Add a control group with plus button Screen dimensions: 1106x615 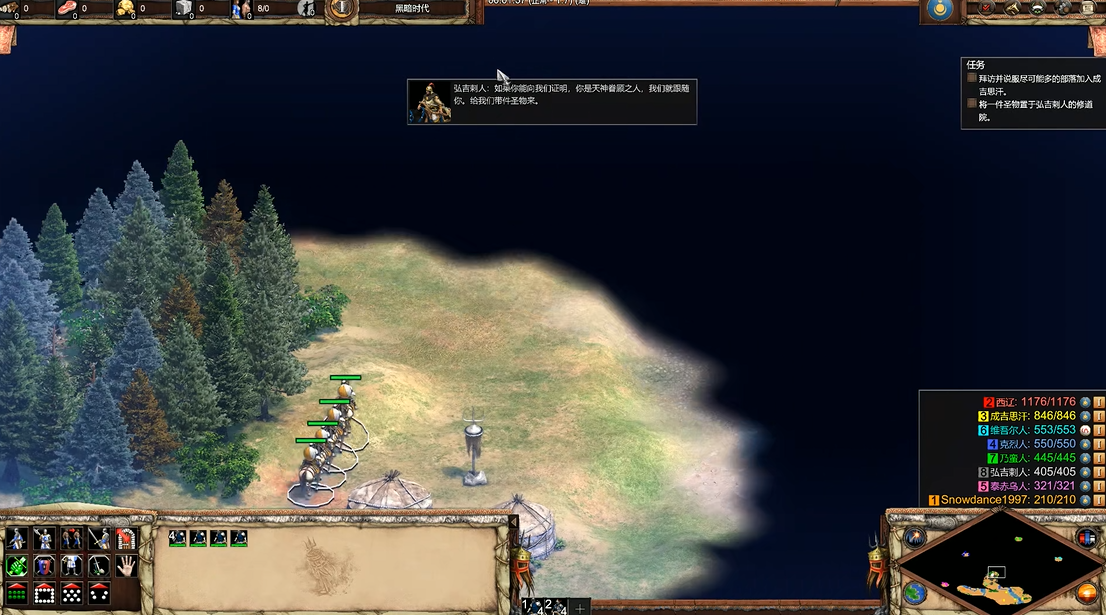580,608
